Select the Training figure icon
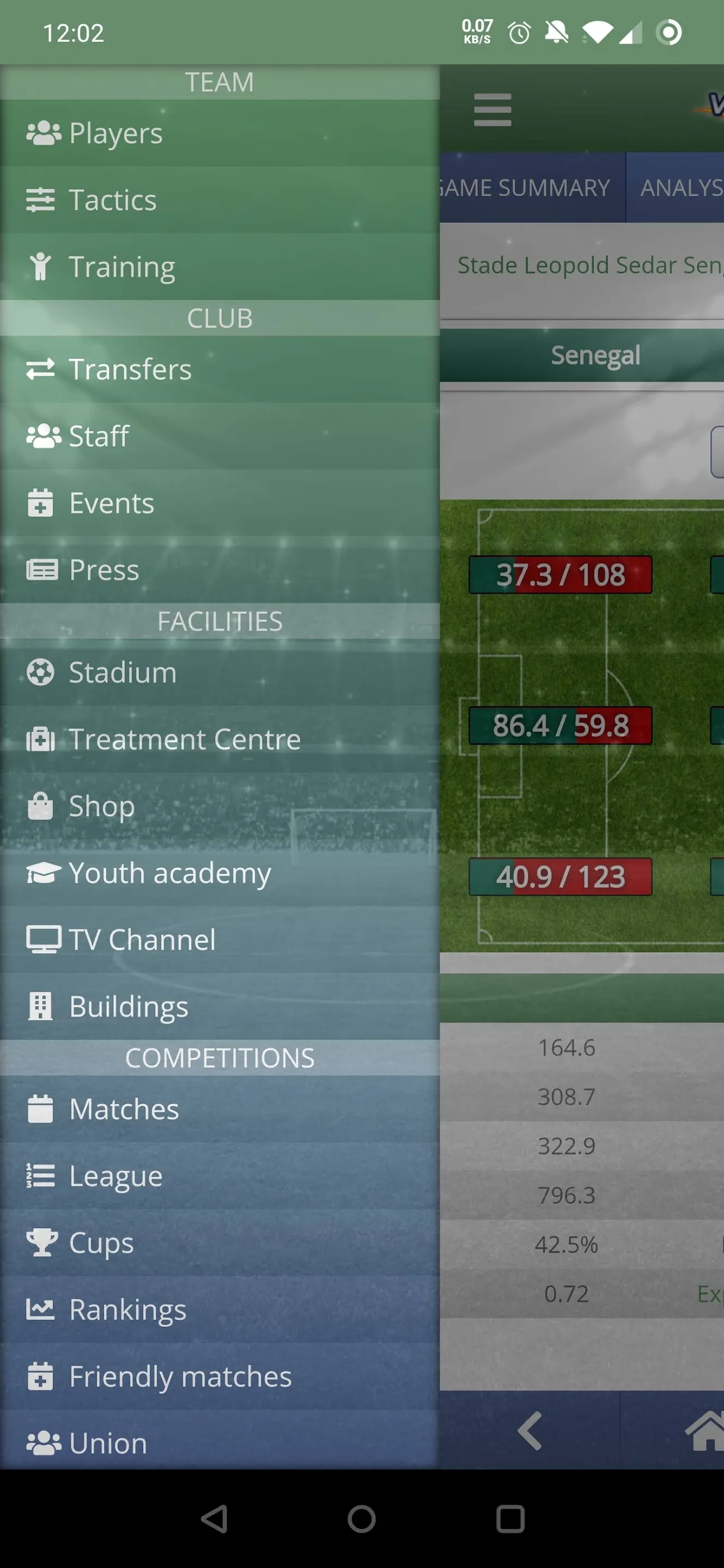 pos(41,266)
